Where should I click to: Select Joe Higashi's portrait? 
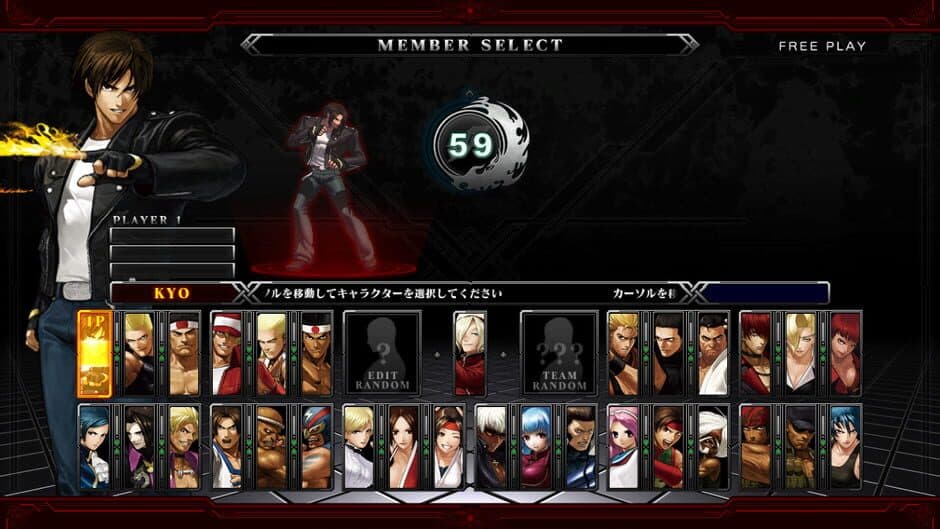click(315, 353)
